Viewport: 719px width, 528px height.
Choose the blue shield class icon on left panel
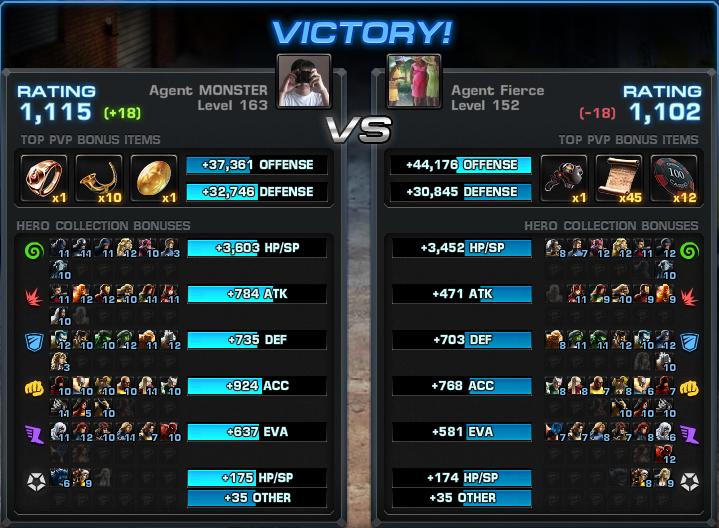point(34,342)
